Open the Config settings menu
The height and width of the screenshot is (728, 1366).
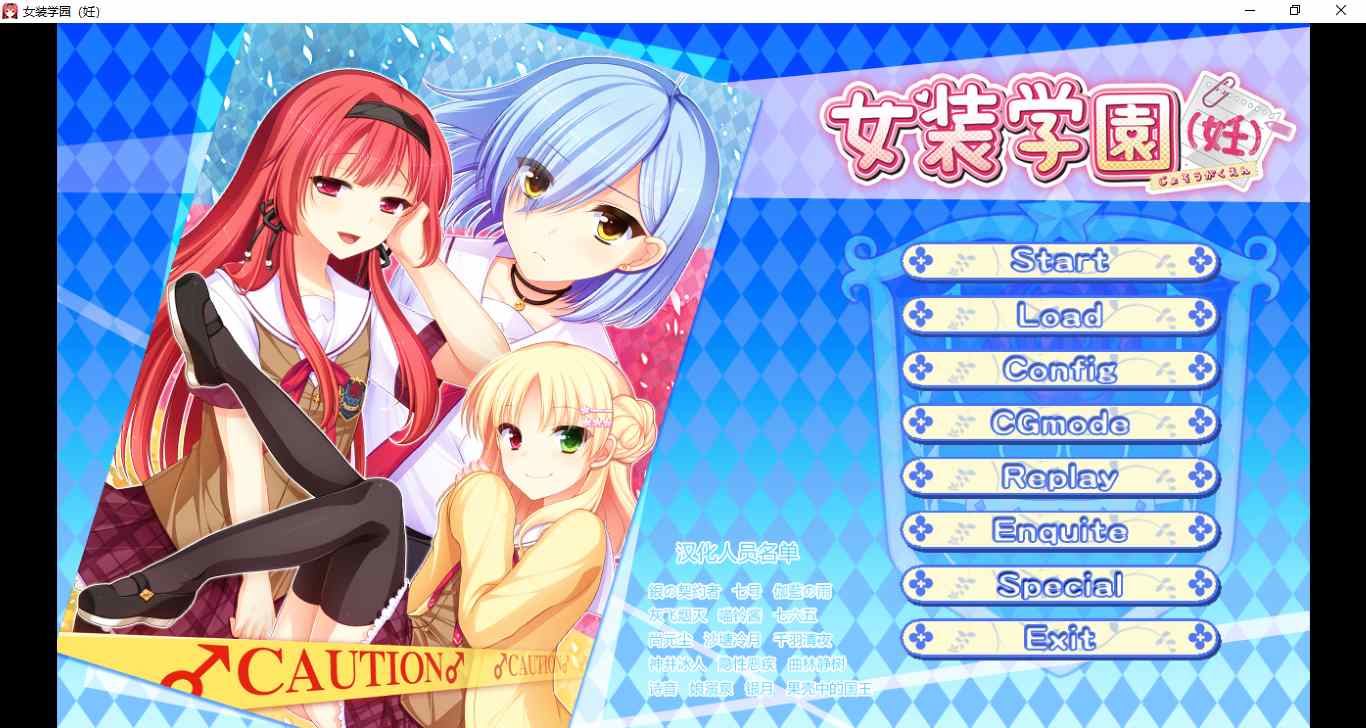1060,369
